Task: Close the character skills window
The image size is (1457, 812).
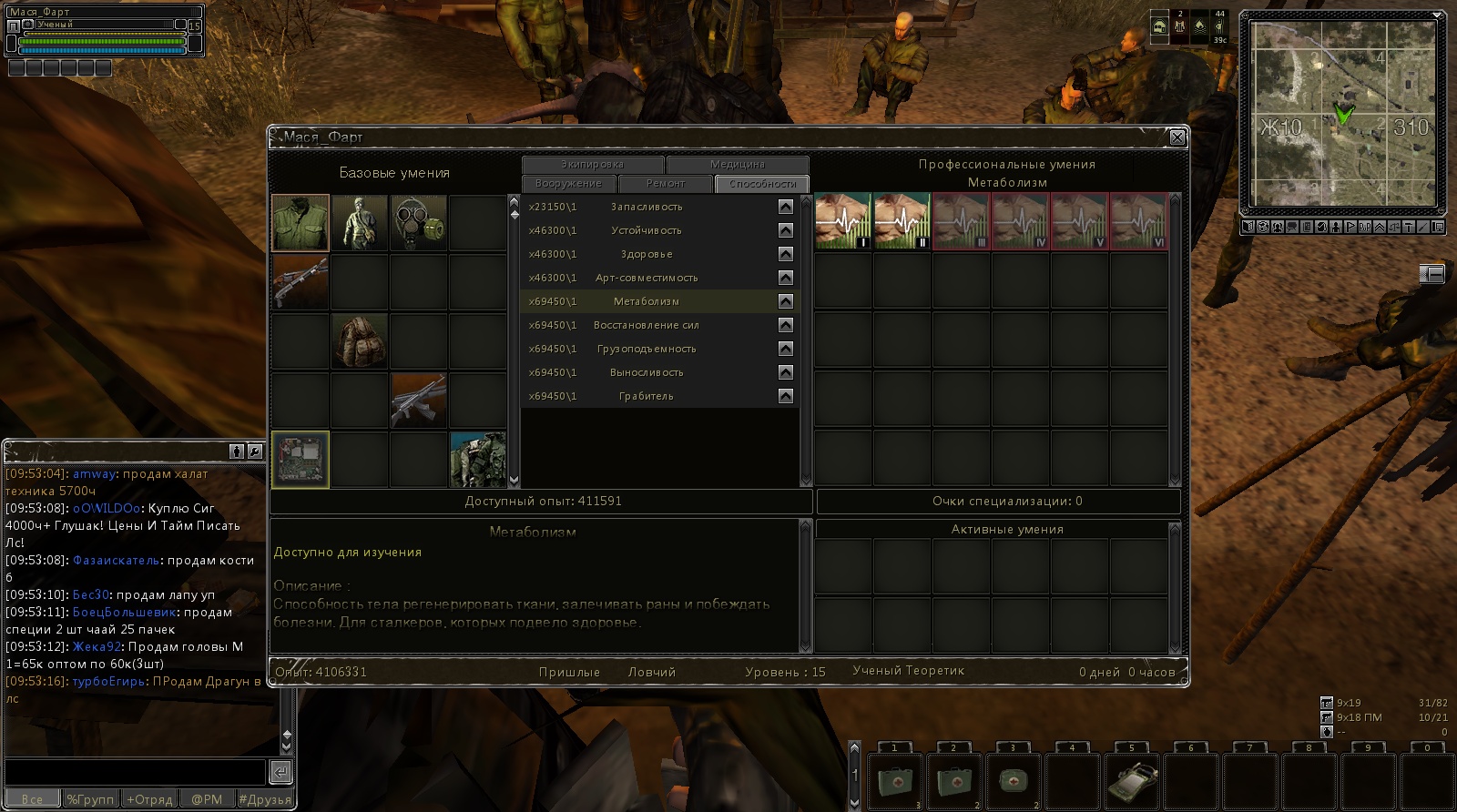Action: click(1177, 137)
